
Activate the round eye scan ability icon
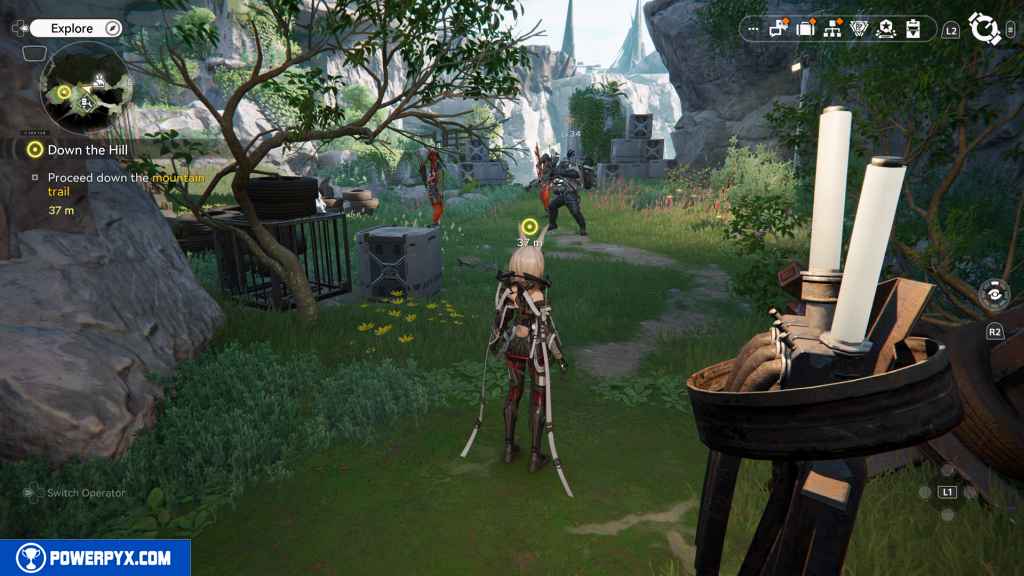(x=994, y=295)
